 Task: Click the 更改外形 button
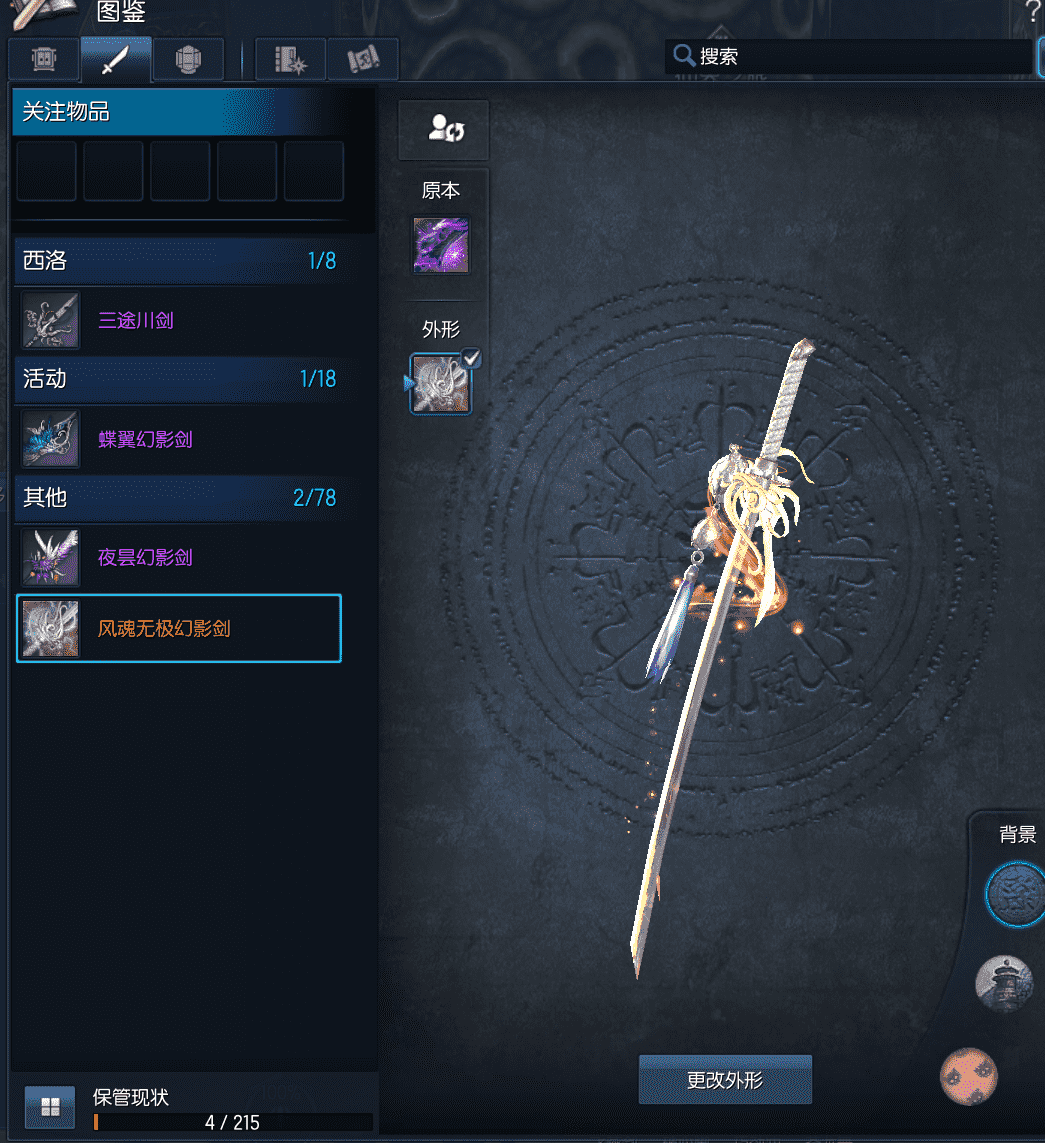(x=725, y=1080)
